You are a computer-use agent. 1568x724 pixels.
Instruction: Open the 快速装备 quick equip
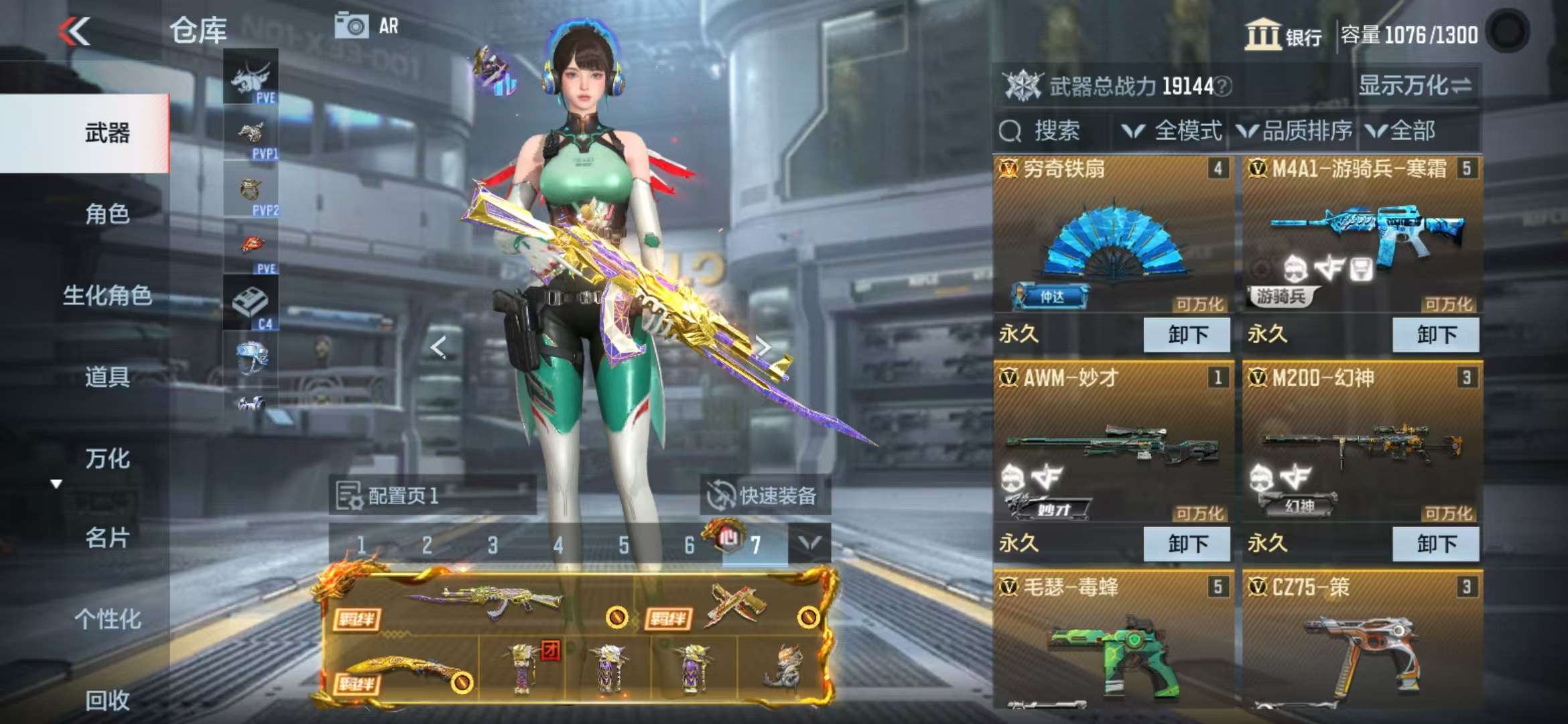coord(765,495)
